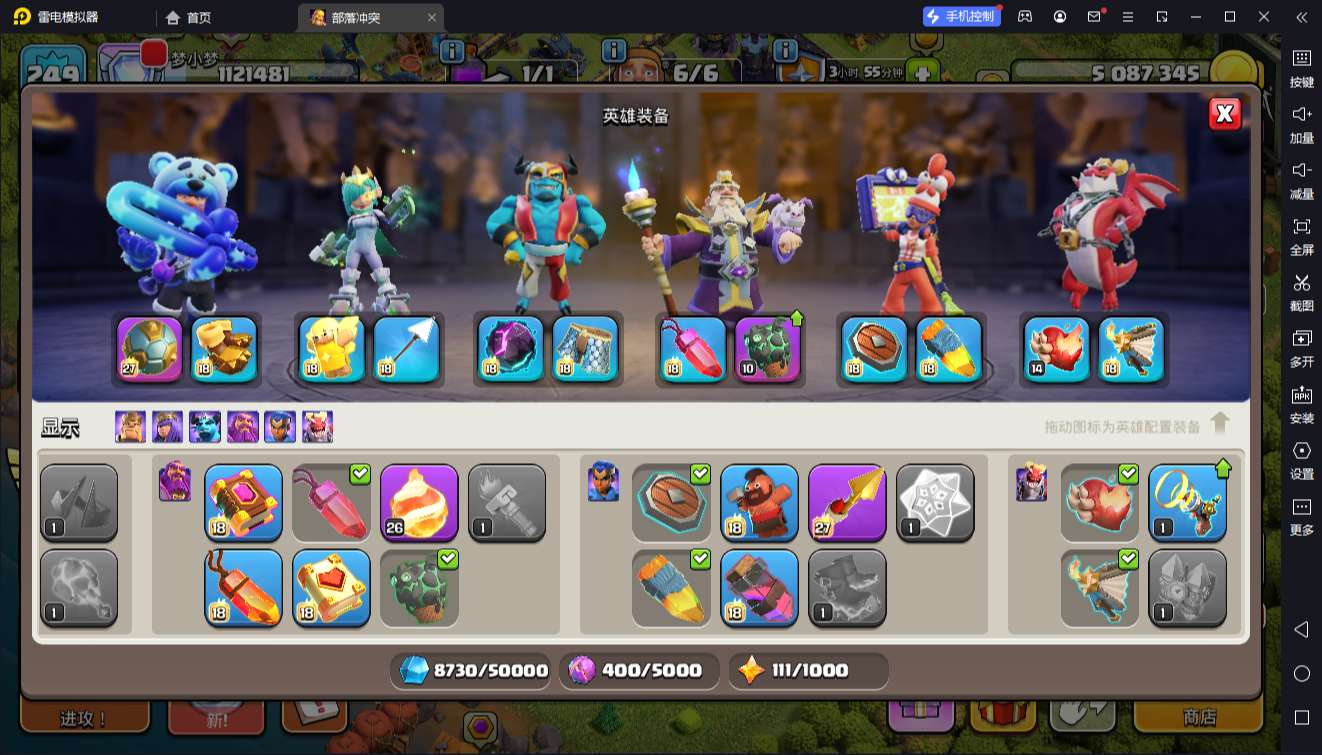This screenshot has width=1322, height=755.
Task: Select the level 26 fireball equipment slot
Action: click(x=419, y=503)
